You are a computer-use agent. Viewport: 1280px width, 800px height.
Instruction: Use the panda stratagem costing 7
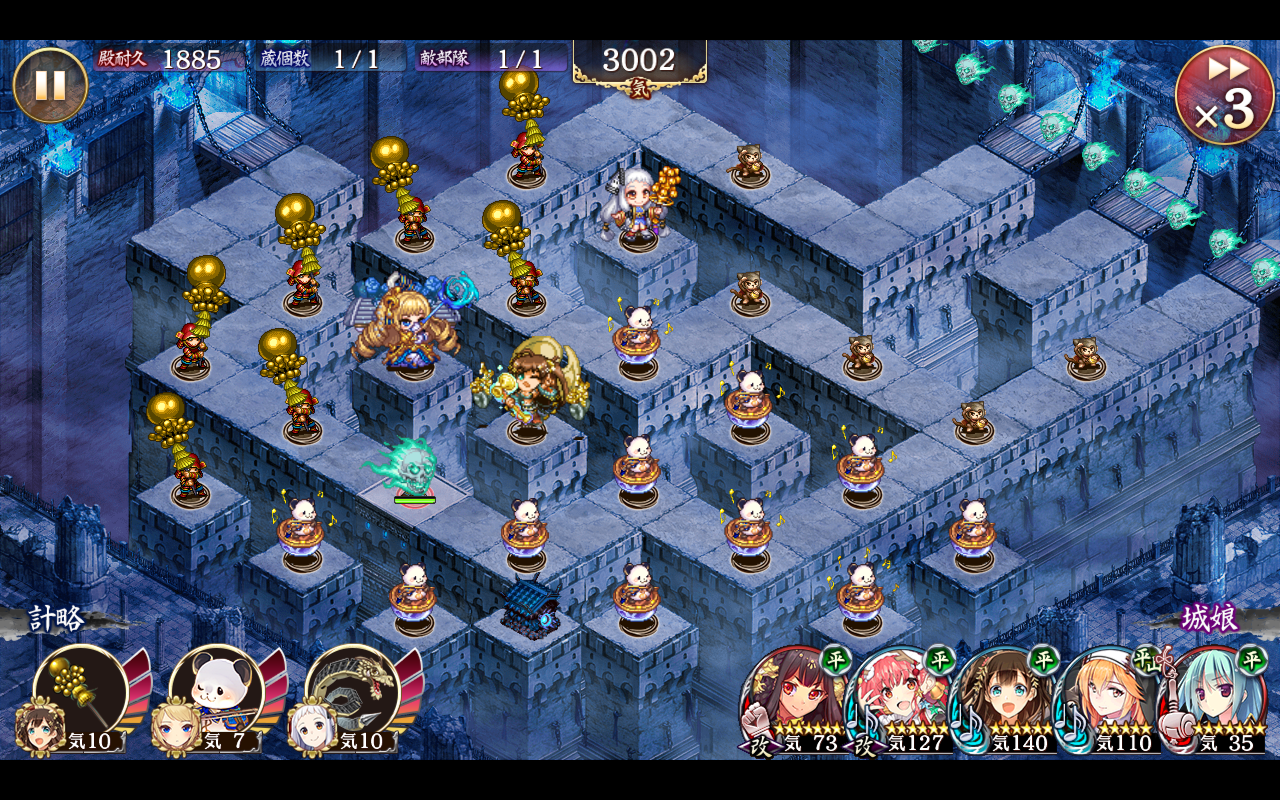click(216, 692)
